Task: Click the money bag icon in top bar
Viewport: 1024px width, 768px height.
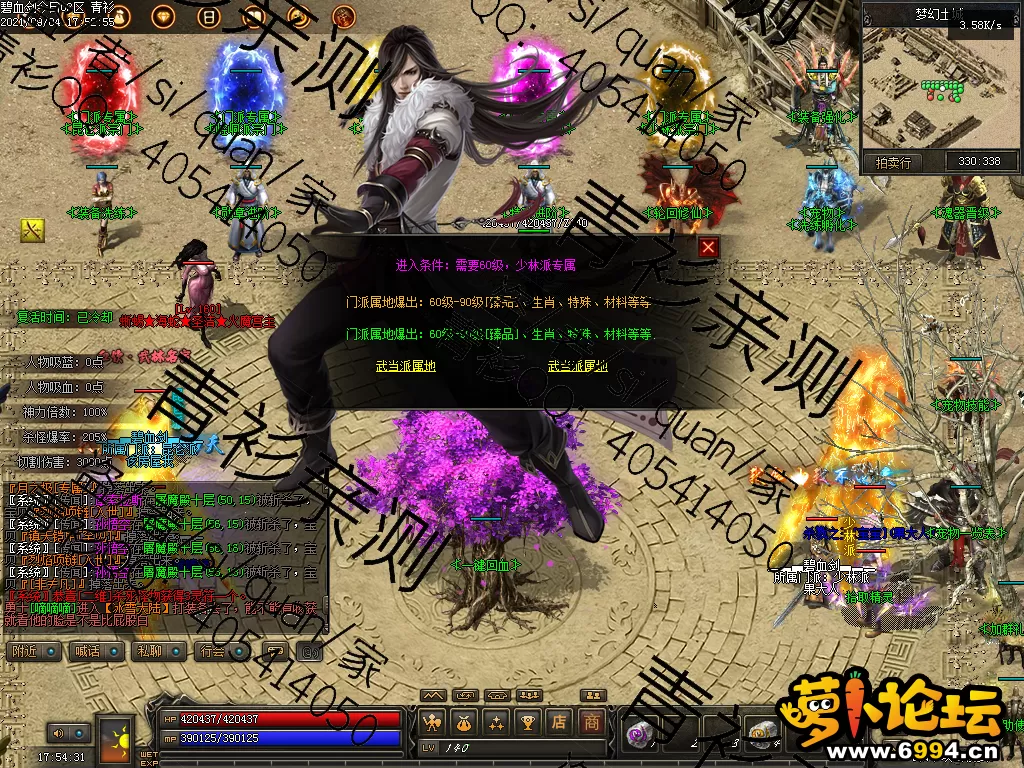Action: 120,17
